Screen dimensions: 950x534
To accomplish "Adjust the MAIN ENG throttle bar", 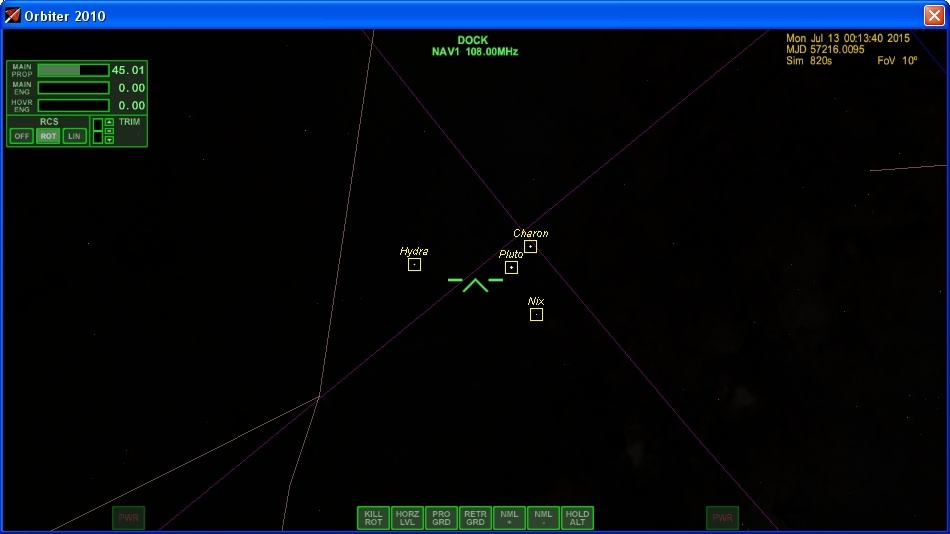I will click(x=73, y=88).
